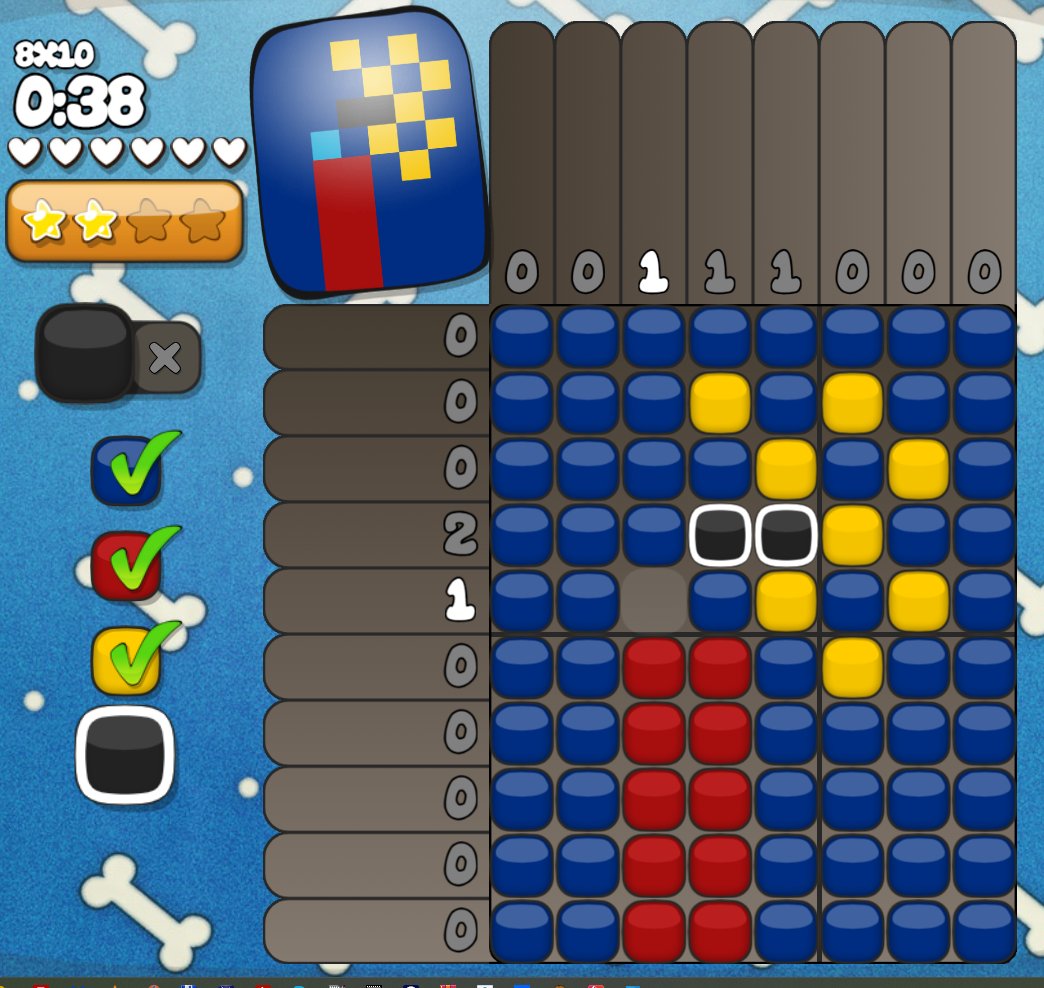Fill the empty gray tile on the grid

653,601
